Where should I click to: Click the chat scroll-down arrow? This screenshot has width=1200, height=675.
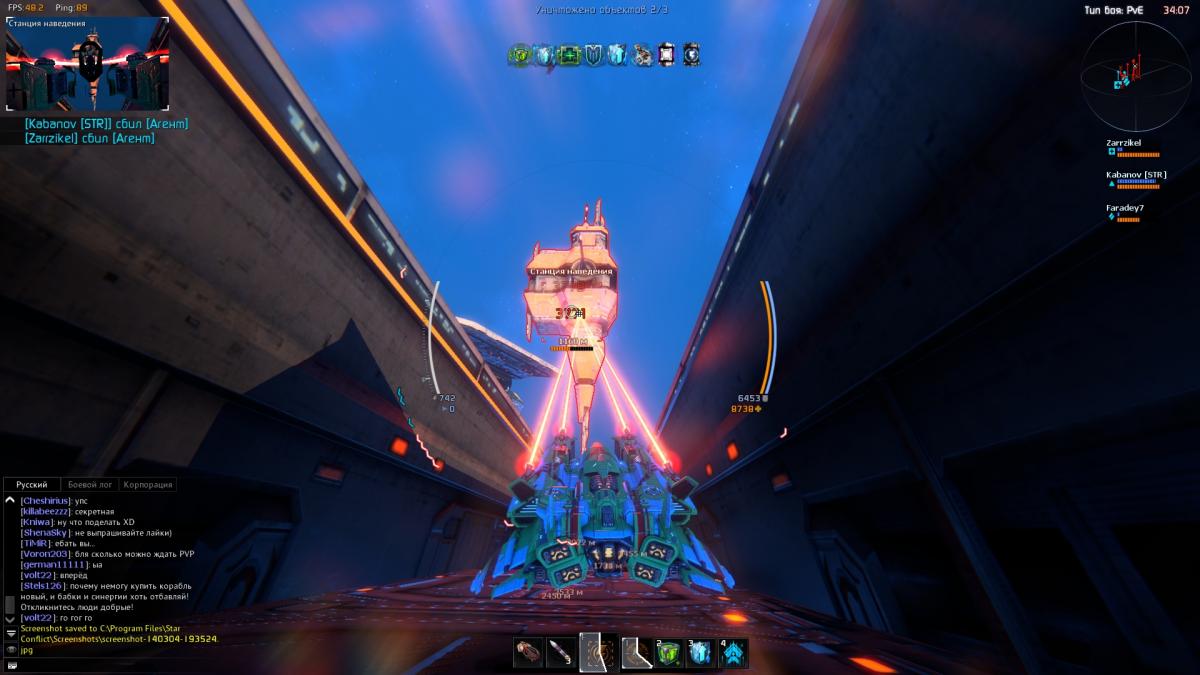click(x=10, y=620)
